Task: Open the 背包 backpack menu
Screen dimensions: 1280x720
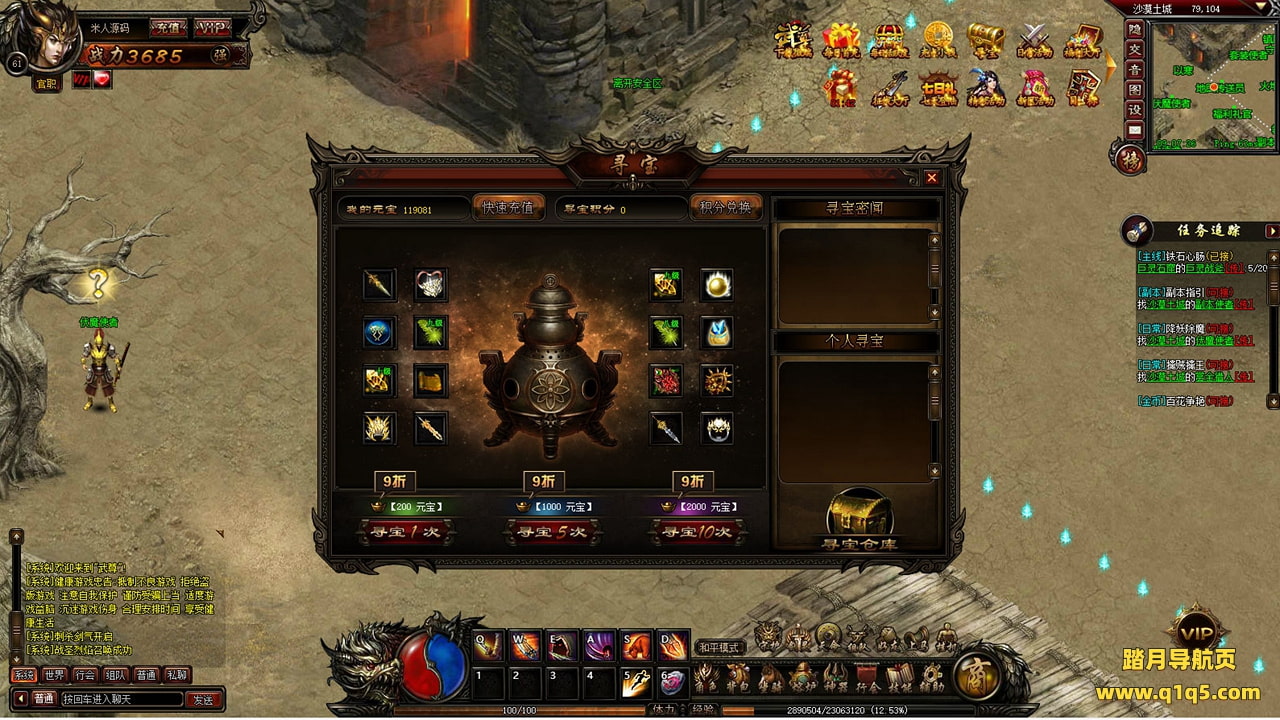Action: (738, 679)
